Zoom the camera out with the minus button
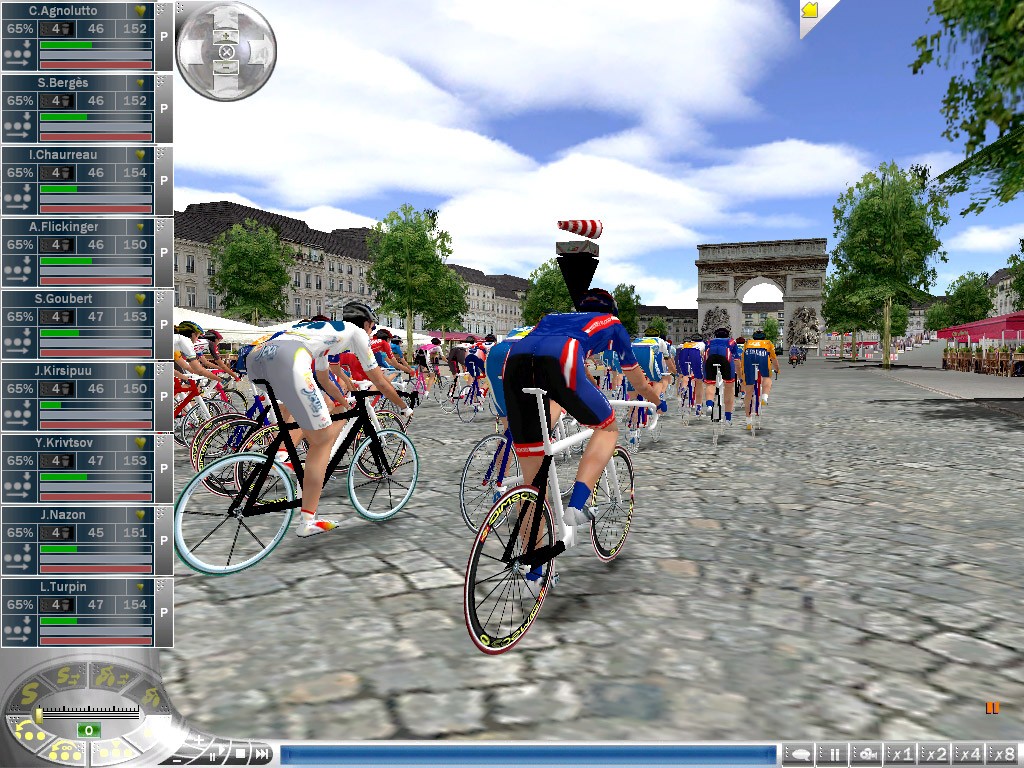The width and height of the screenshot is (1024, 768). click(x=226, y=66)
